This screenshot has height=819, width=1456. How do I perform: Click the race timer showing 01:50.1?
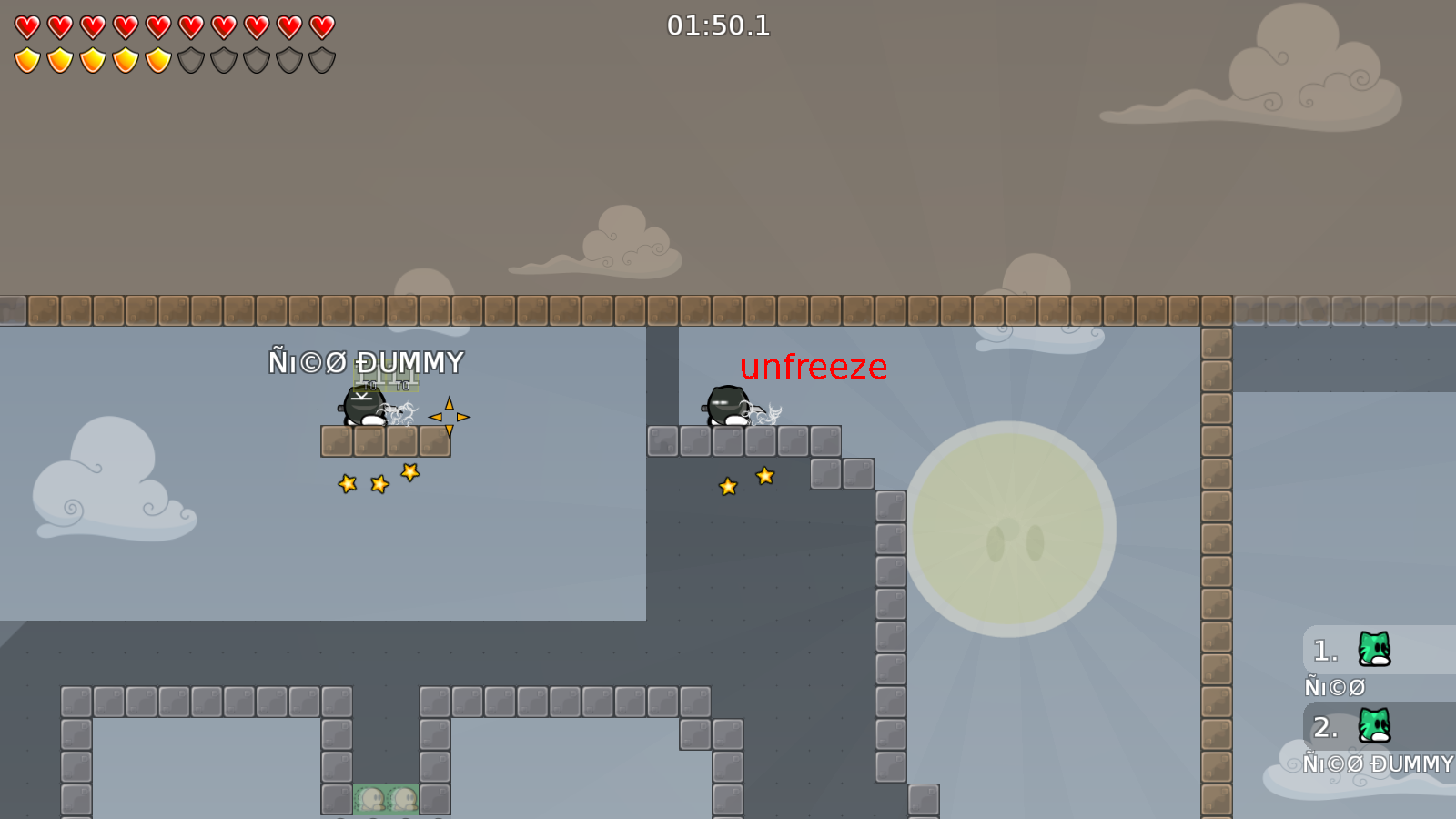[718, 26]
